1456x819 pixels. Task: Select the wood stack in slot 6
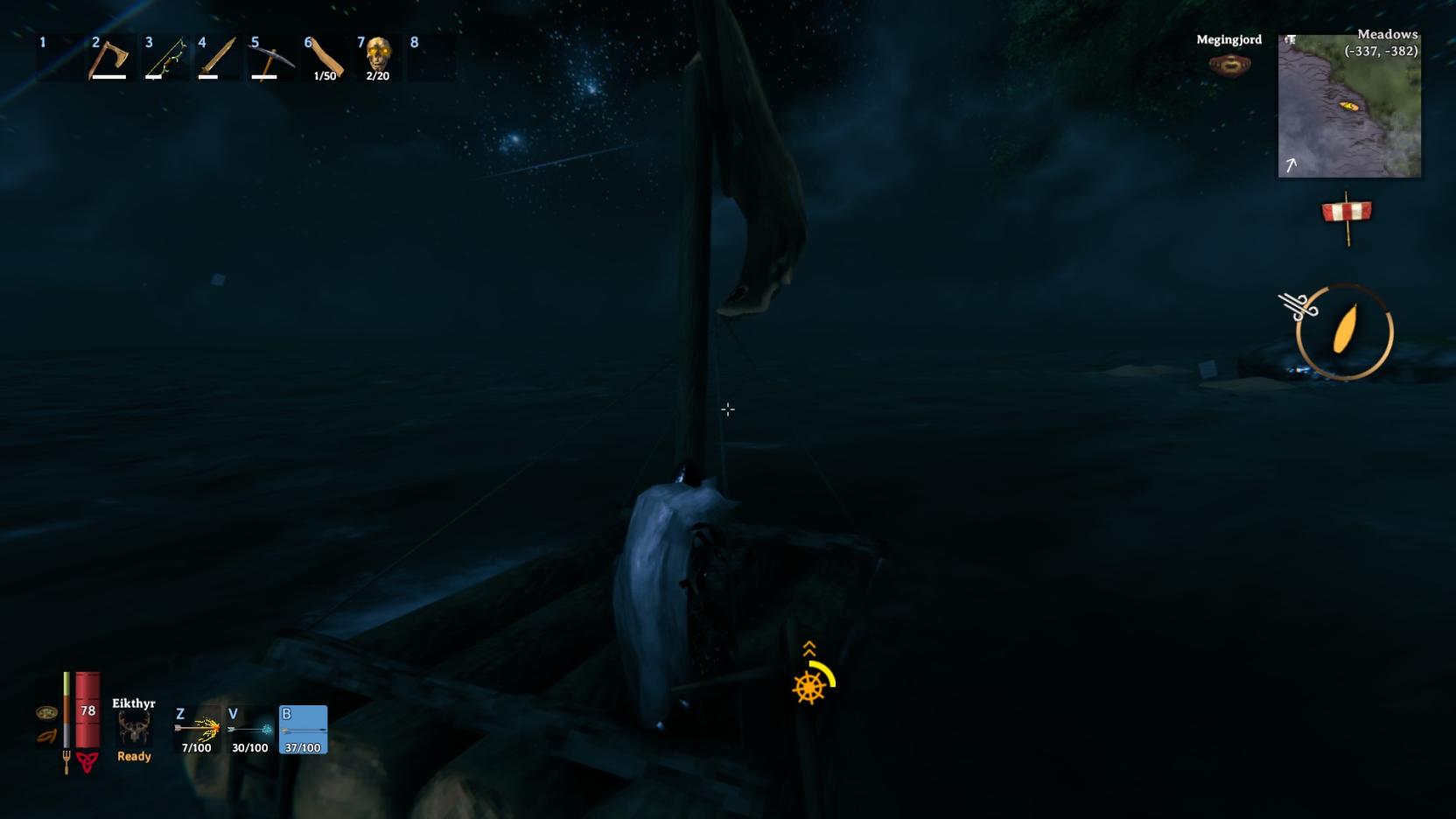(325, 57)
